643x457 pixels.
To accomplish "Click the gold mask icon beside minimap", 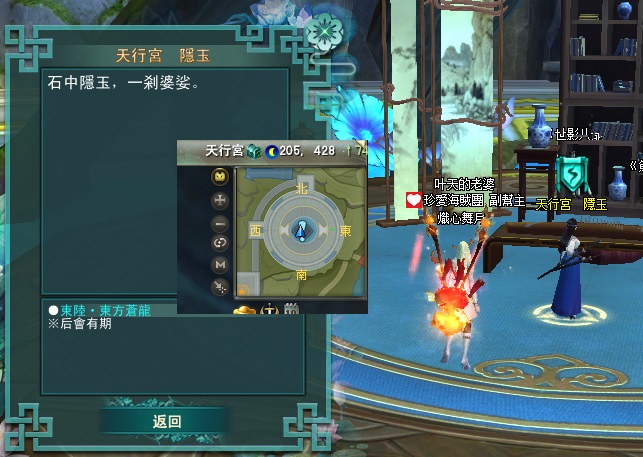I will pyautogui.click(x=220, y=177).
